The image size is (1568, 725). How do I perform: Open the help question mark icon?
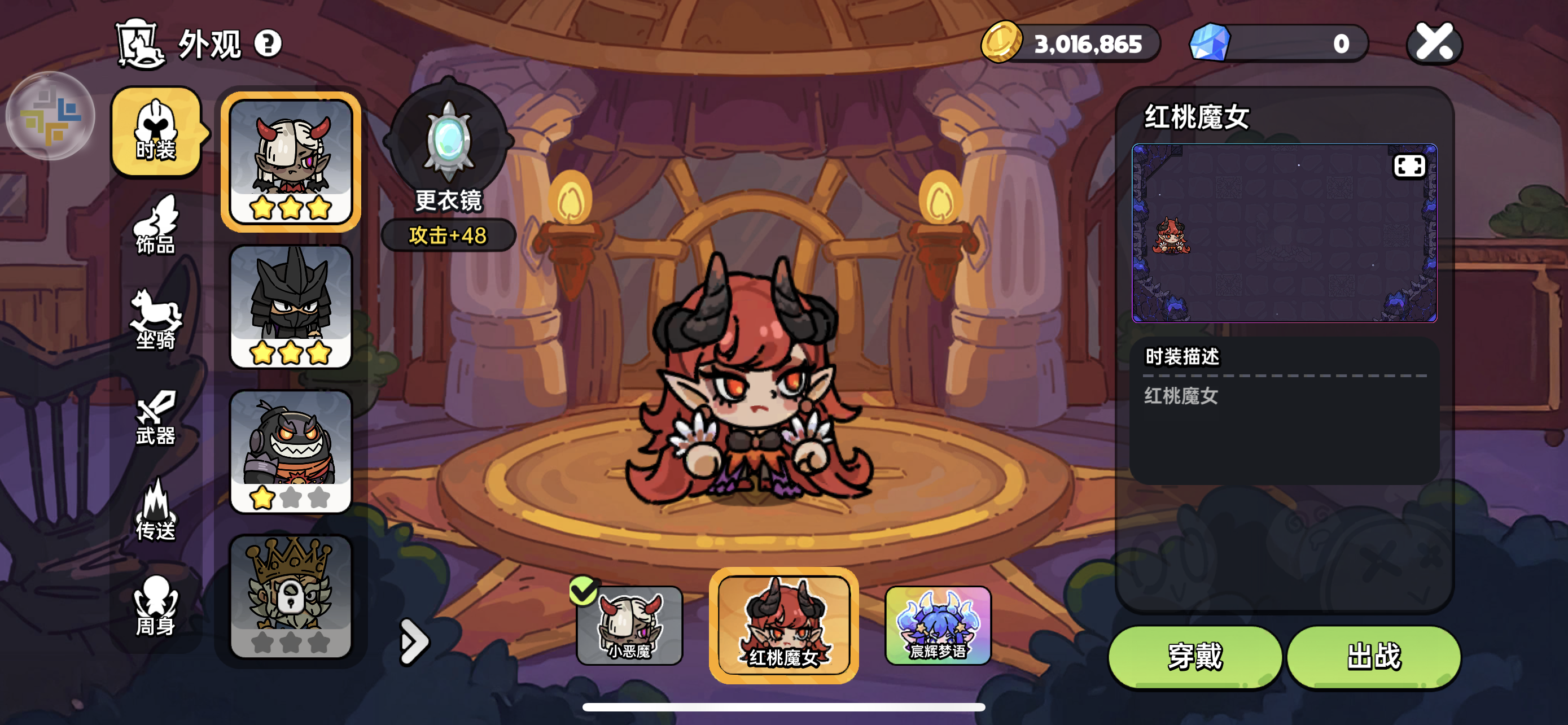pos(268,44)
